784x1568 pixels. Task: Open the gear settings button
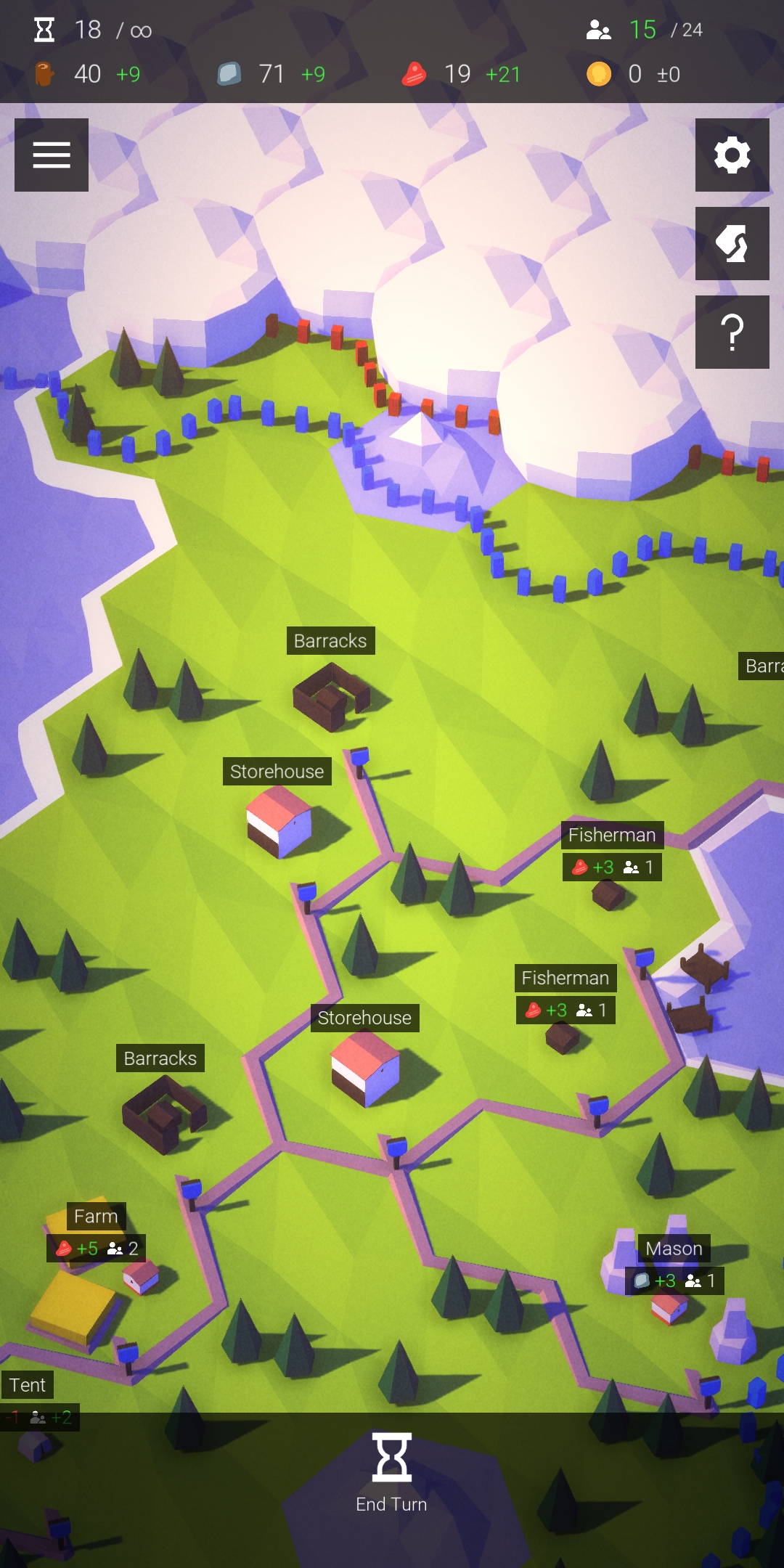coord(732,155)
